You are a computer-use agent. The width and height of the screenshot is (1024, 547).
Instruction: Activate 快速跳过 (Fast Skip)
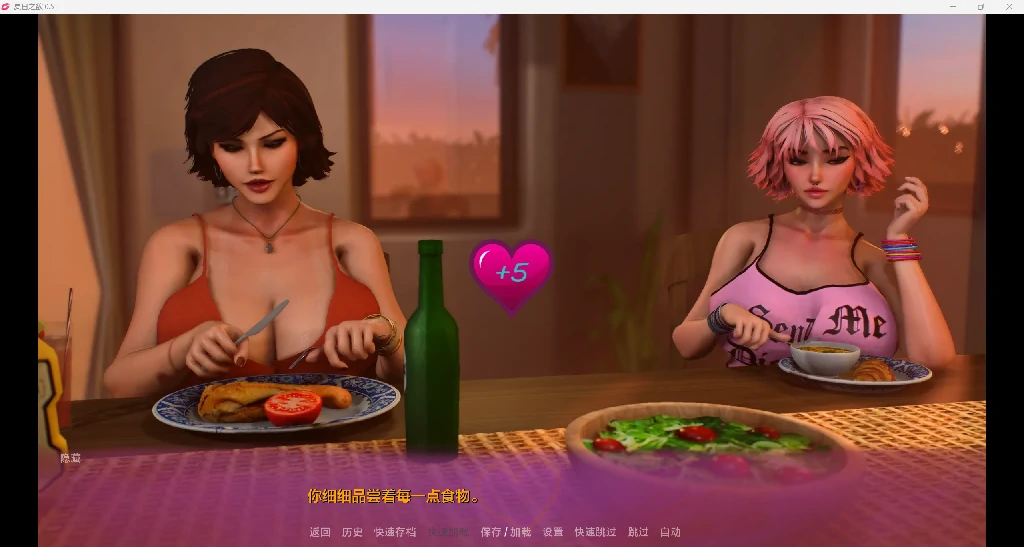595,532
